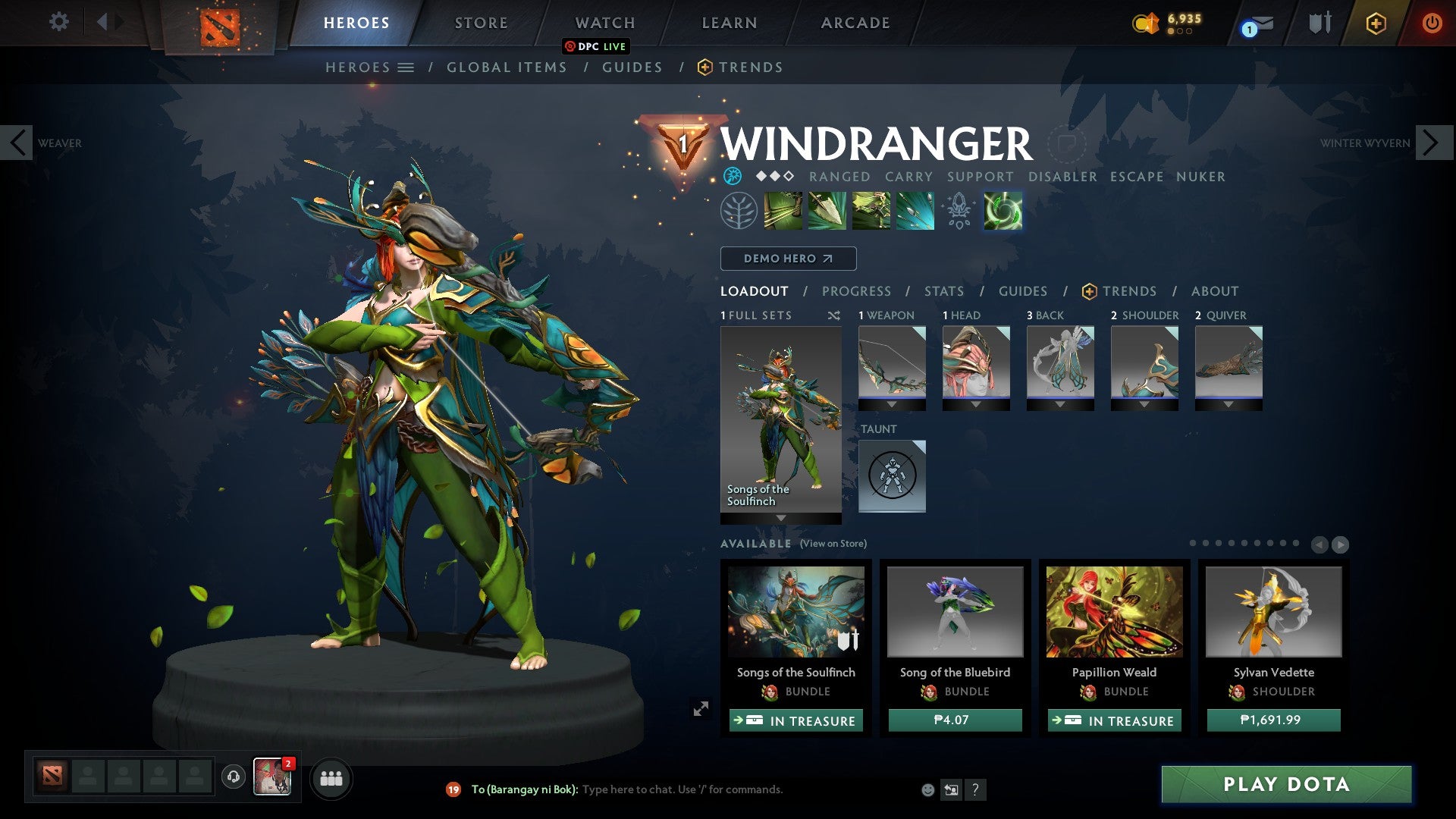Open the GLOBAL ITEMS section

(x=506, y=67)
